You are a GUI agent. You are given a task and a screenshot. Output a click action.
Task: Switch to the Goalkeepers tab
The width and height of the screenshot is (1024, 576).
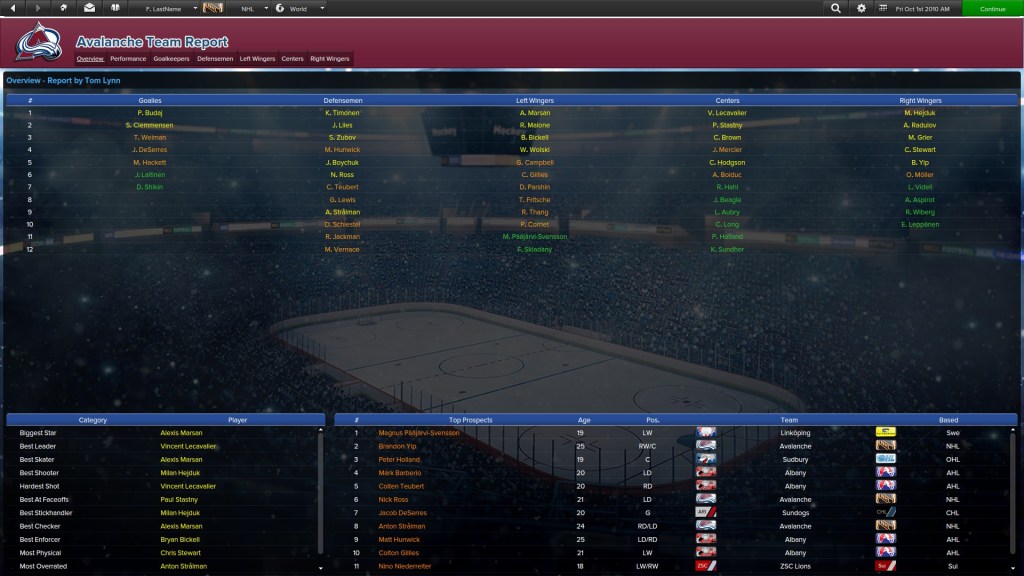coord(171,59)
